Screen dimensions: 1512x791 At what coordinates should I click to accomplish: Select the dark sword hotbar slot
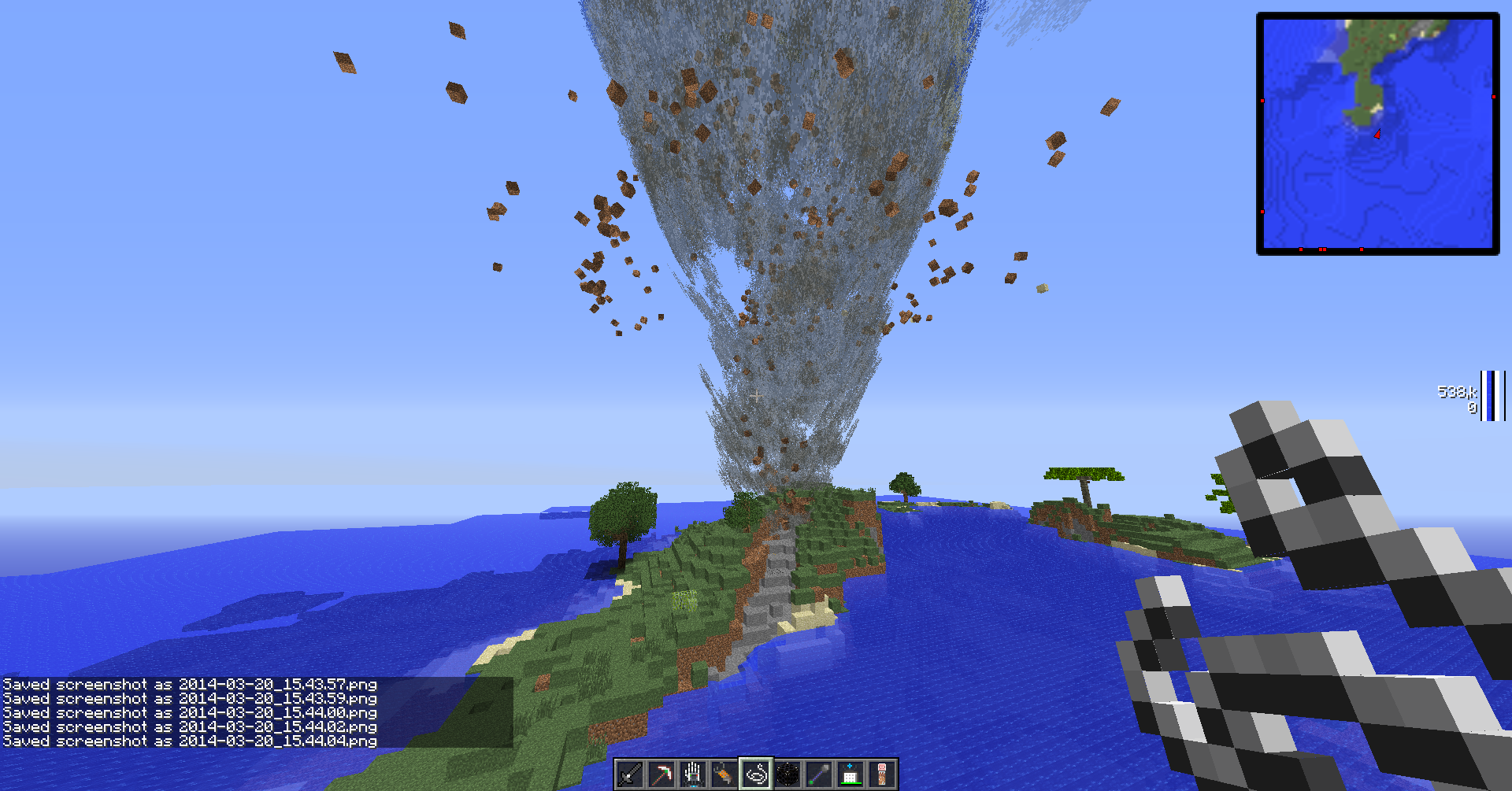tap(630, 774)
